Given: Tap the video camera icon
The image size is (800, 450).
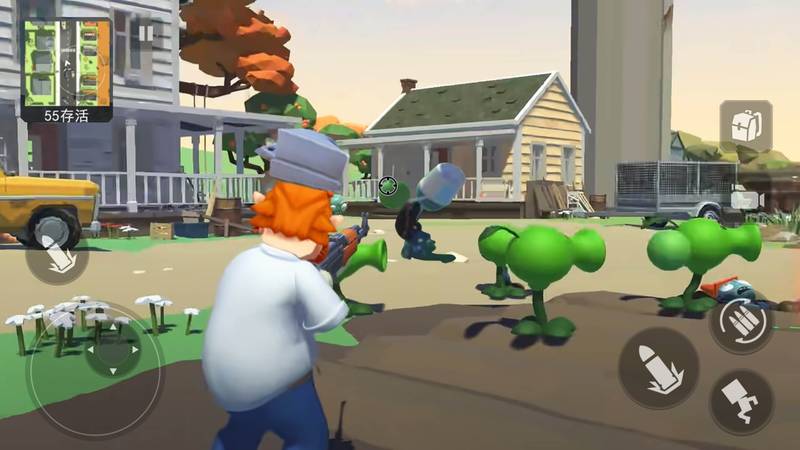Looking at the screenshot, I should tap(746, 199).
